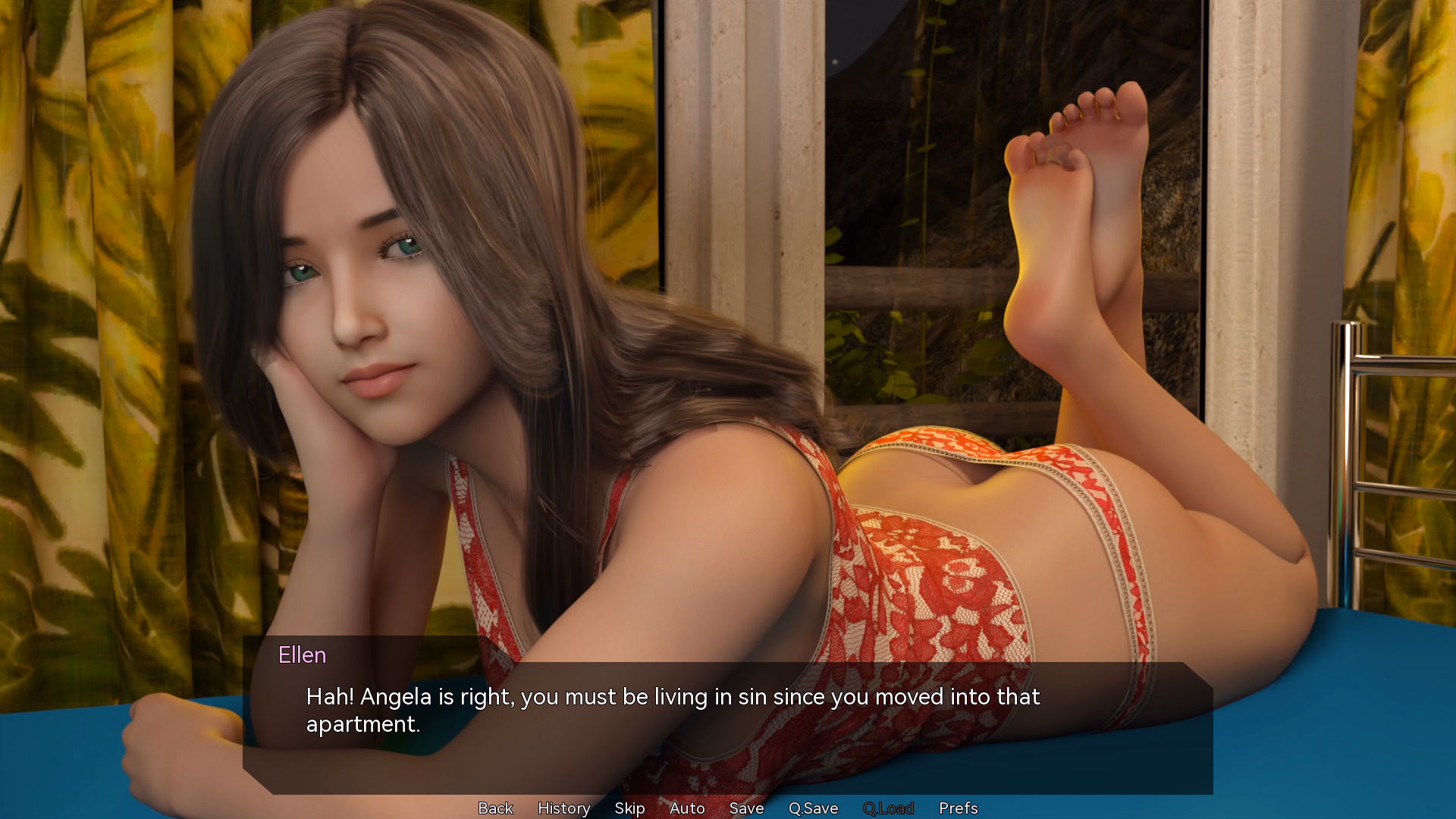1456x819 pixels.
Task: Load the quick save via Q.Load
Action: pyautogui.click(x=889, y=808)
